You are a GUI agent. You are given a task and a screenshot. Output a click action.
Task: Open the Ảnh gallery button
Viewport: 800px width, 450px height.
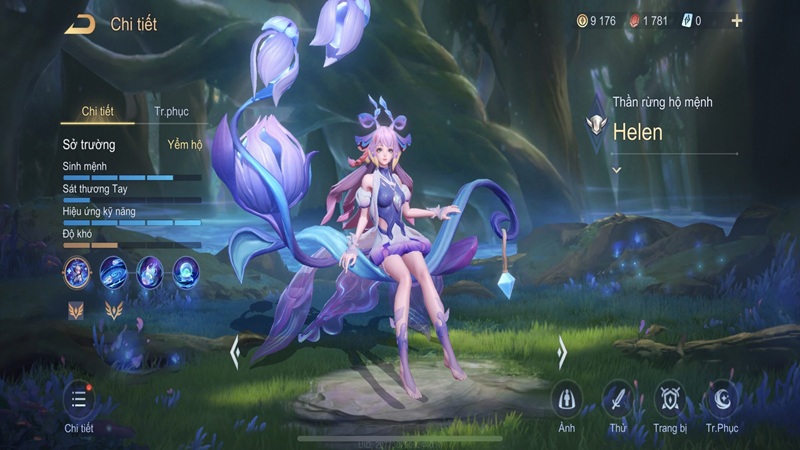pos(567,399)
